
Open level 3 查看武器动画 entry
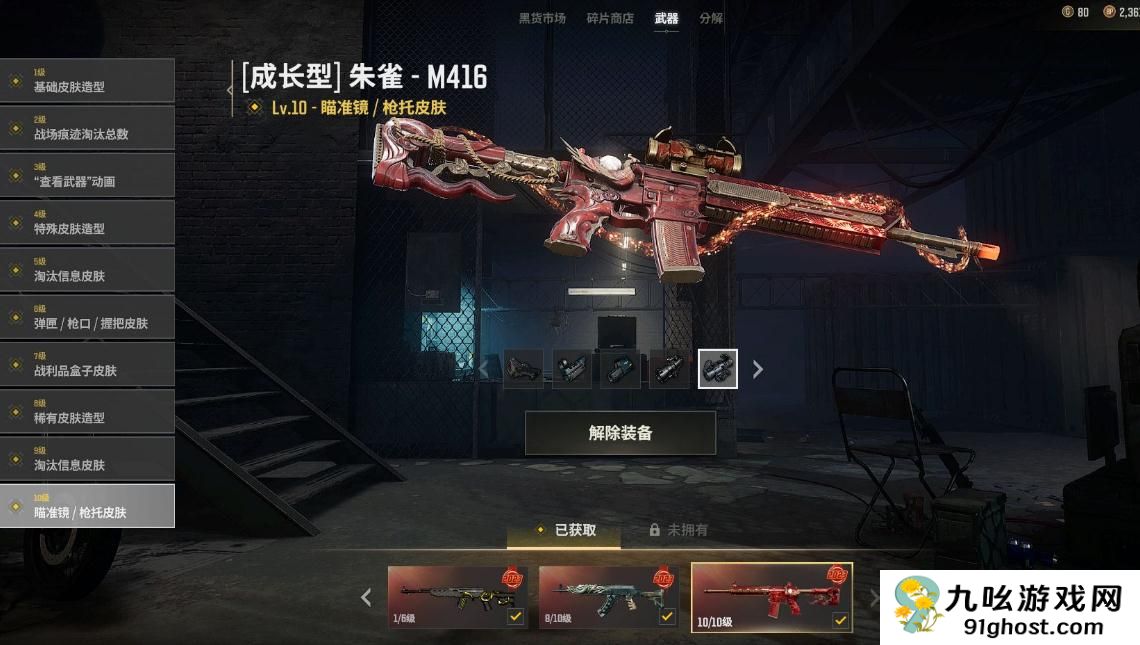tap(87, 175)
